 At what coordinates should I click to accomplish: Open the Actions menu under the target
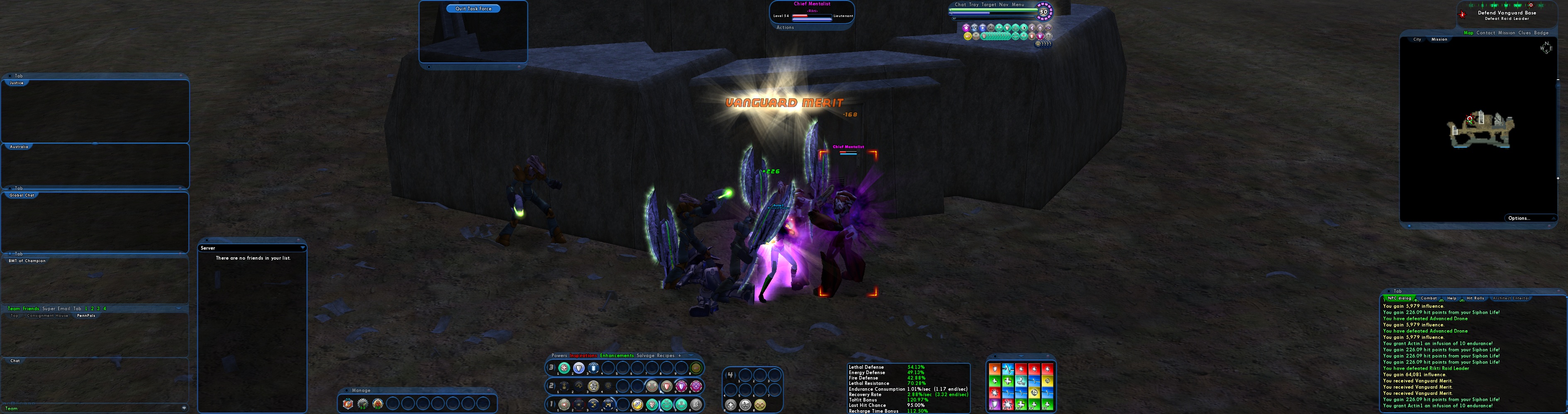pos(785,27)
